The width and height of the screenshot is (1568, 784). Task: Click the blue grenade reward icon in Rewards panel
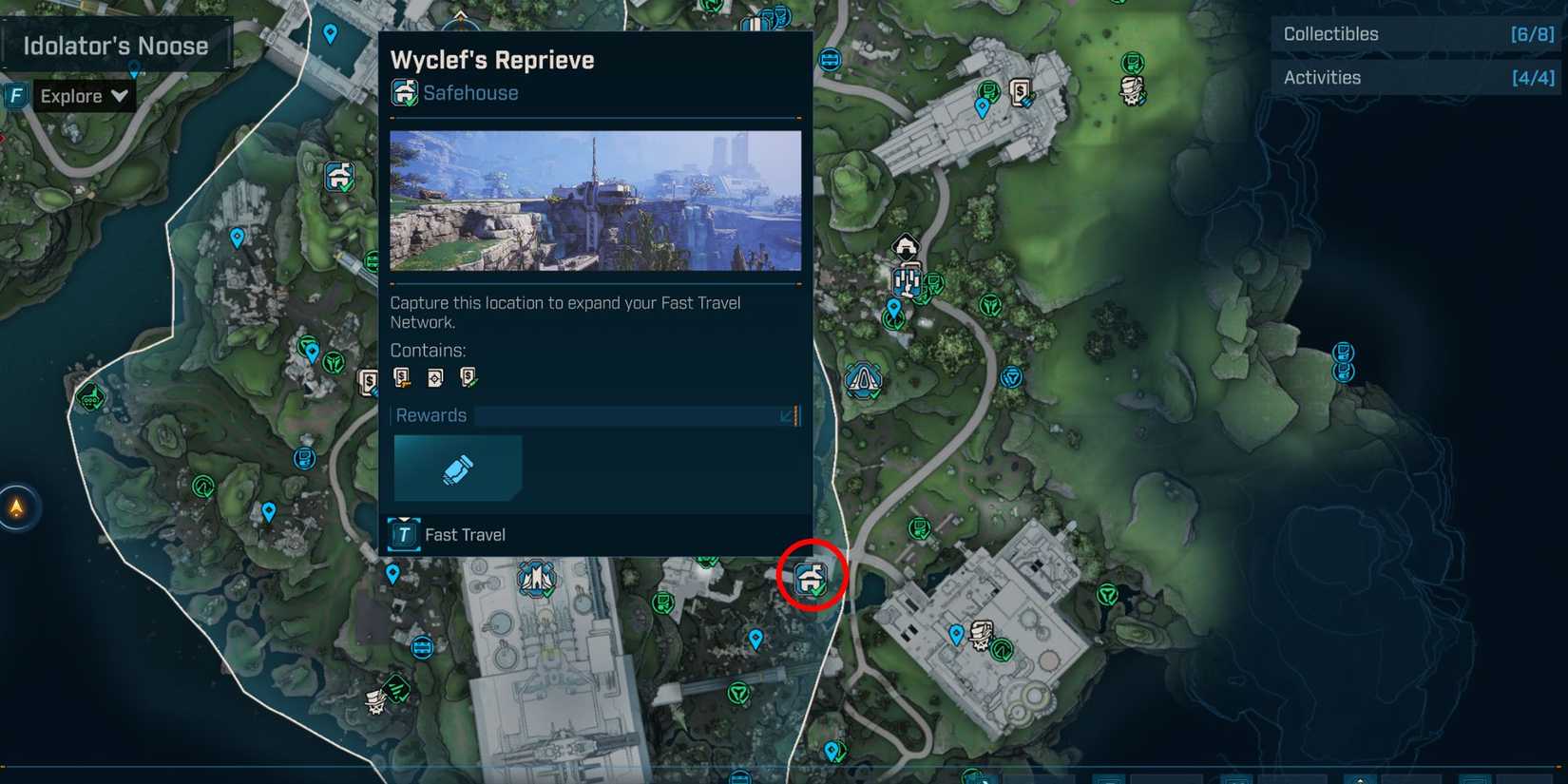pyautogui.click(x=457, y=468)
